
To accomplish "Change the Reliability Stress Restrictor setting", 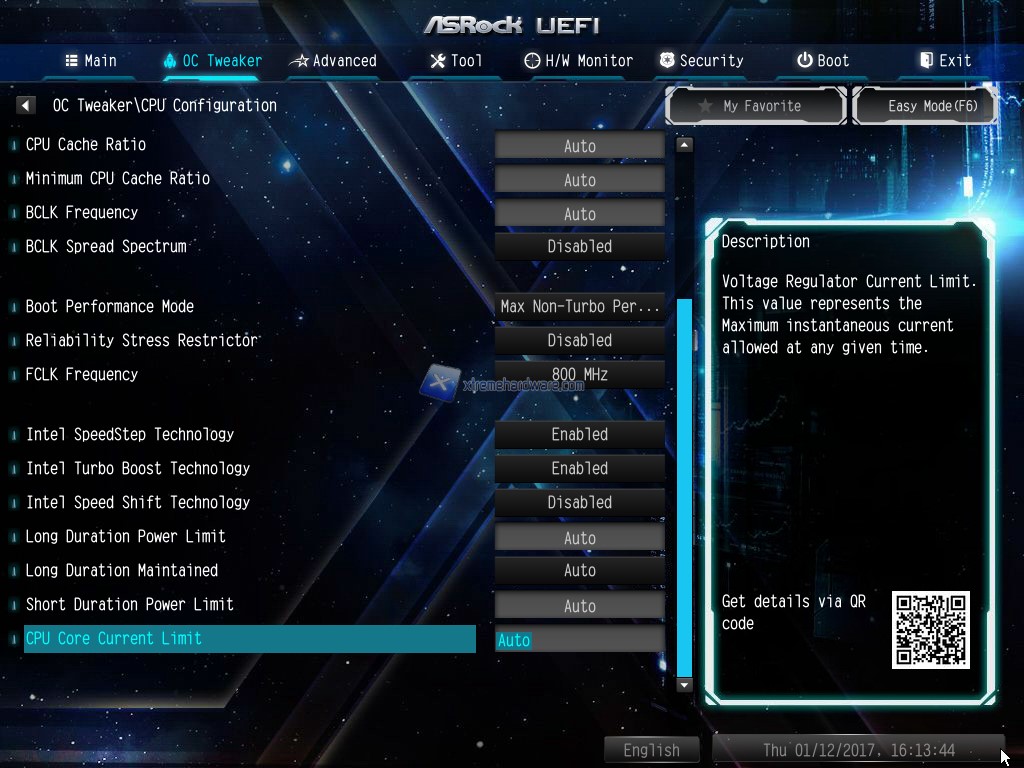I will [x=580, y=341].
